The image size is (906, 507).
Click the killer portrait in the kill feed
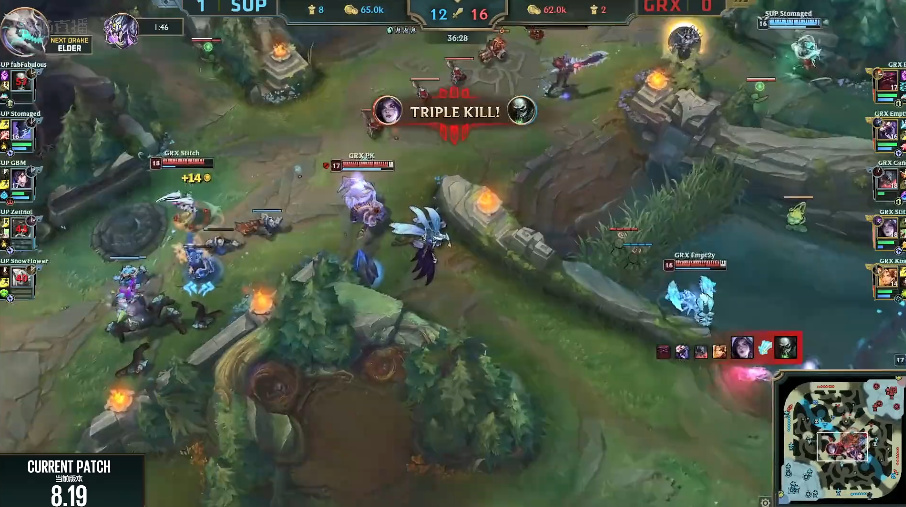(741, 348)
